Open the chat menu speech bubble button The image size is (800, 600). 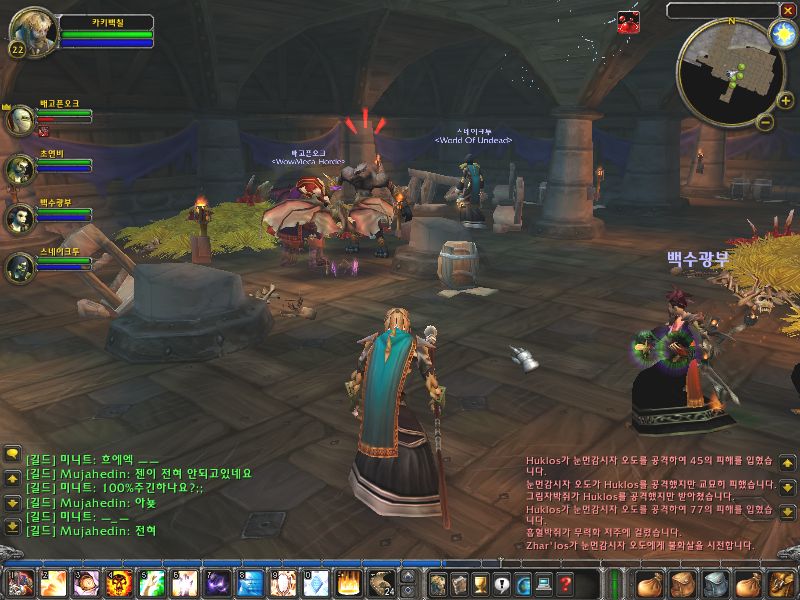[x=12, y=454]
